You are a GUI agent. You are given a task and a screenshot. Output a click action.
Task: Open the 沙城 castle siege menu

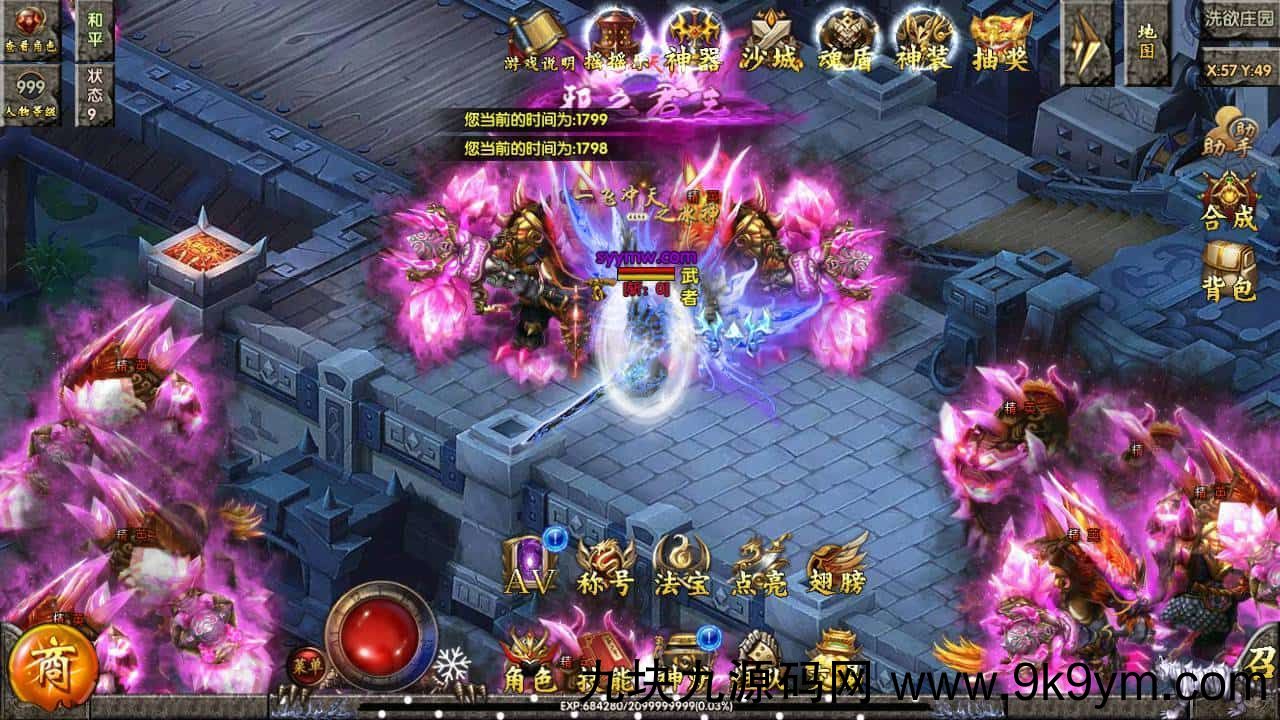(x=770, y=42)
